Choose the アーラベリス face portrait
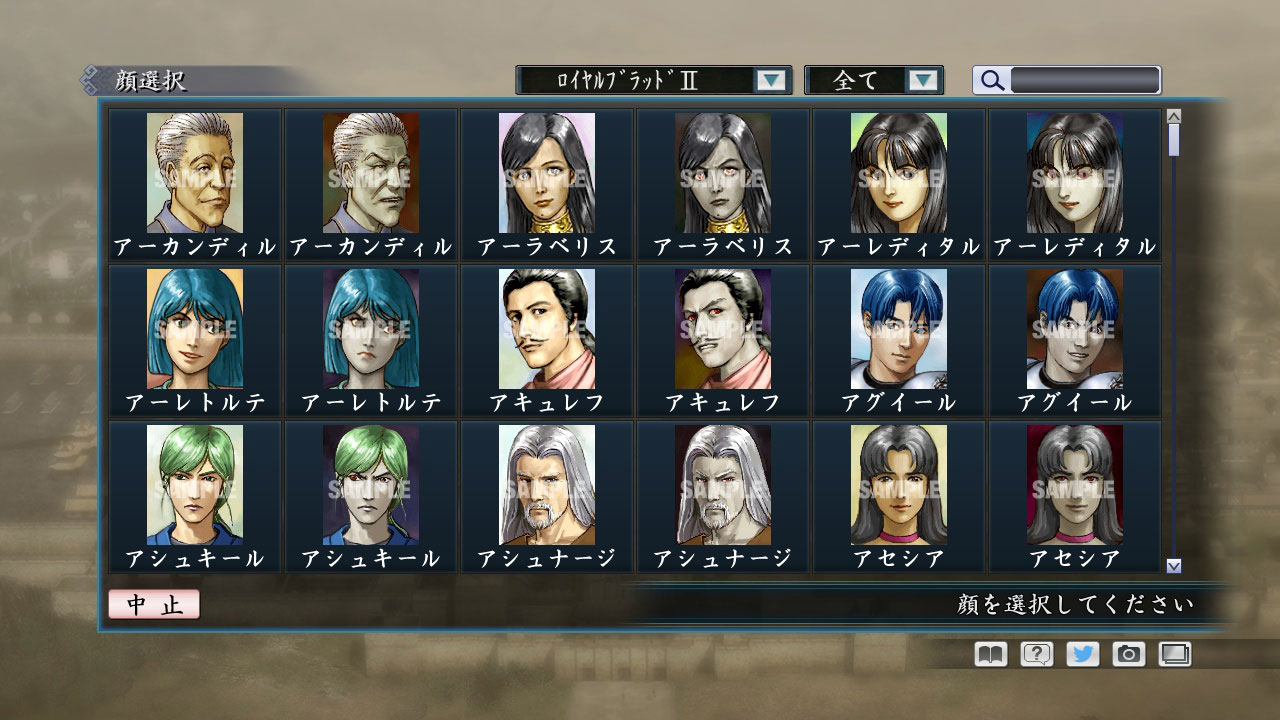 coord(544,175)
